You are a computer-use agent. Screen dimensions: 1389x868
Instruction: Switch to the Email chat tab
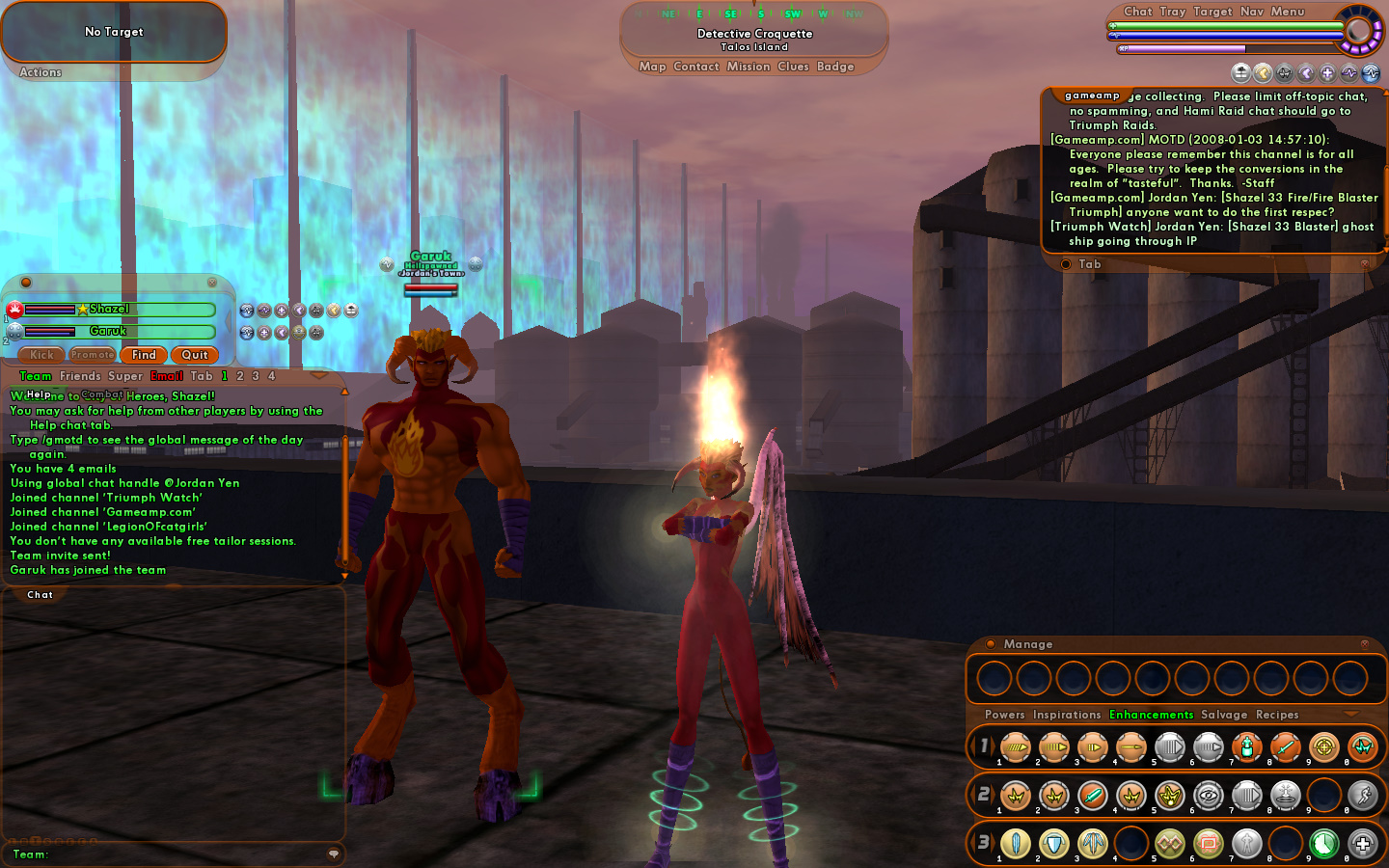pos(166,376)
